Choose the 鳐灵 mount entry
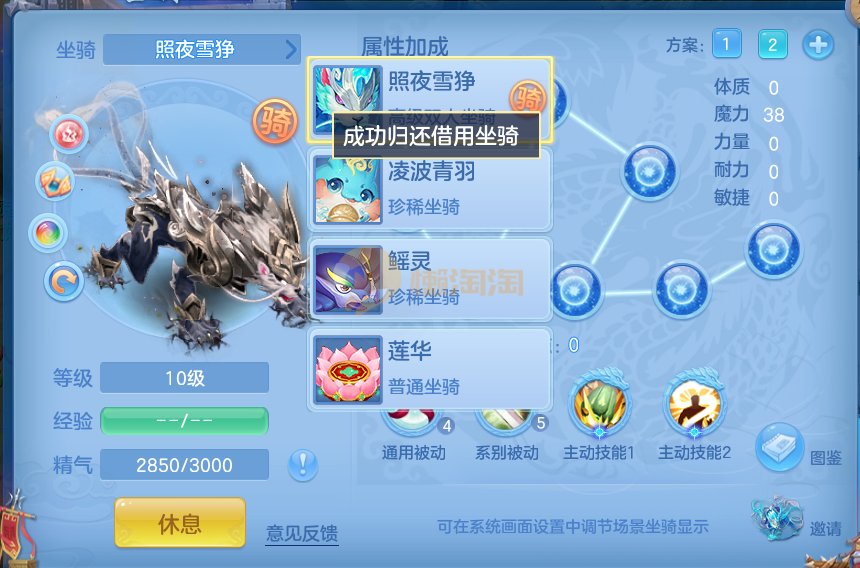The width and height of the screenshot is (860, 568). (430, 278)
